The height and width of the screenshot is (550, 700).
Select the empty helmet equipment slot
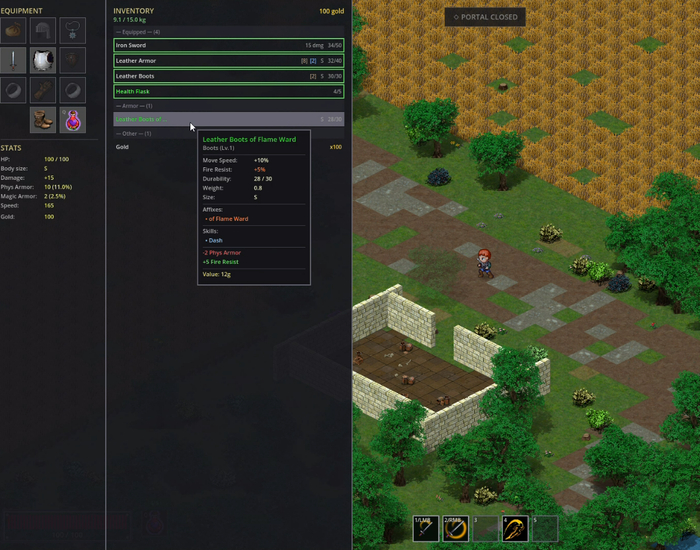(42, 31)
